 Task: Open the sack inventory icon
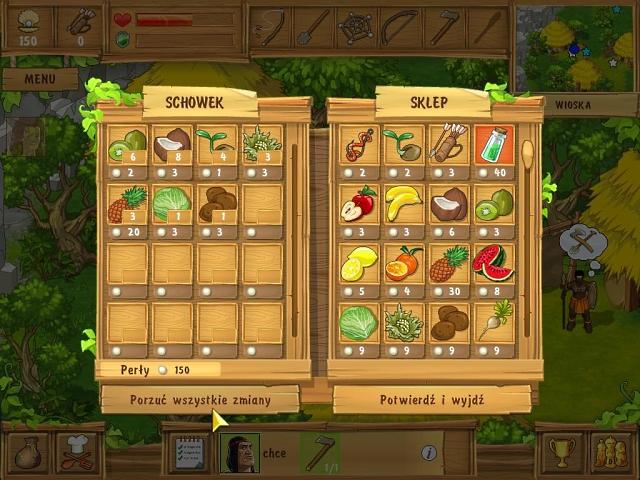pyautogui.click(x=30, y=452)
